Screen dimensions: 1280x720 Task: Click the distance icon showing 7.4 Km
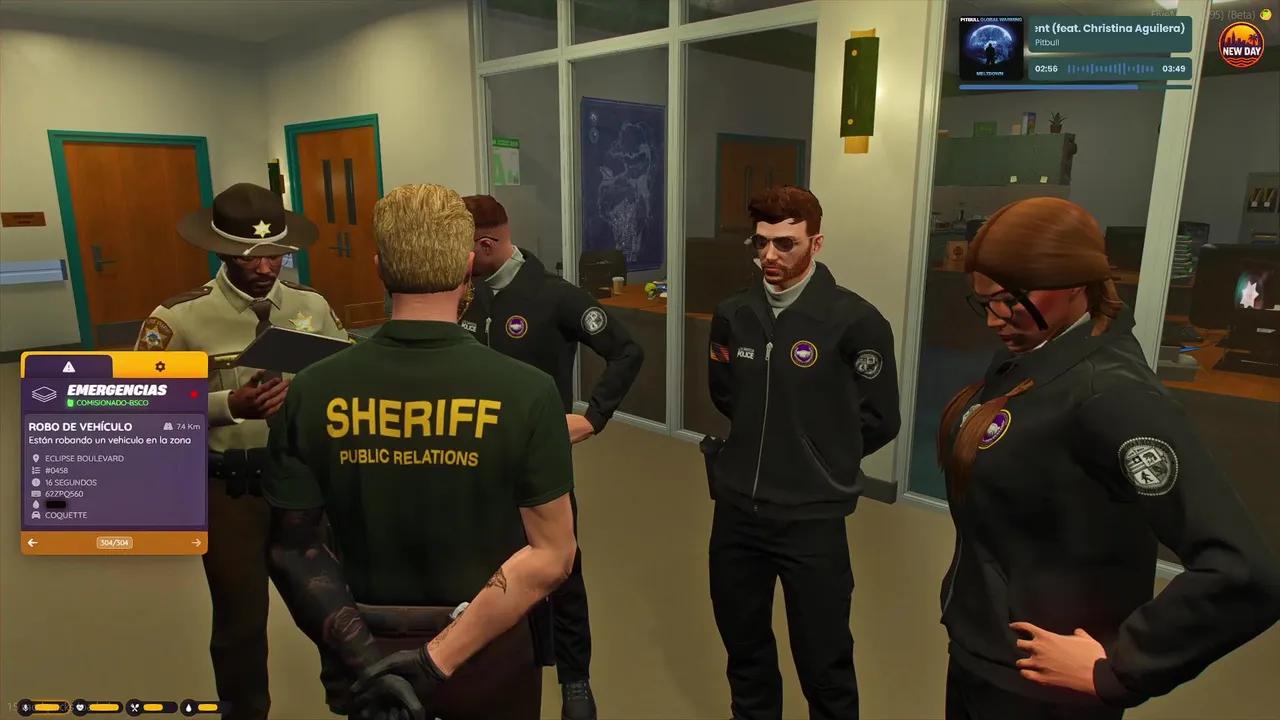click(169, 426)
